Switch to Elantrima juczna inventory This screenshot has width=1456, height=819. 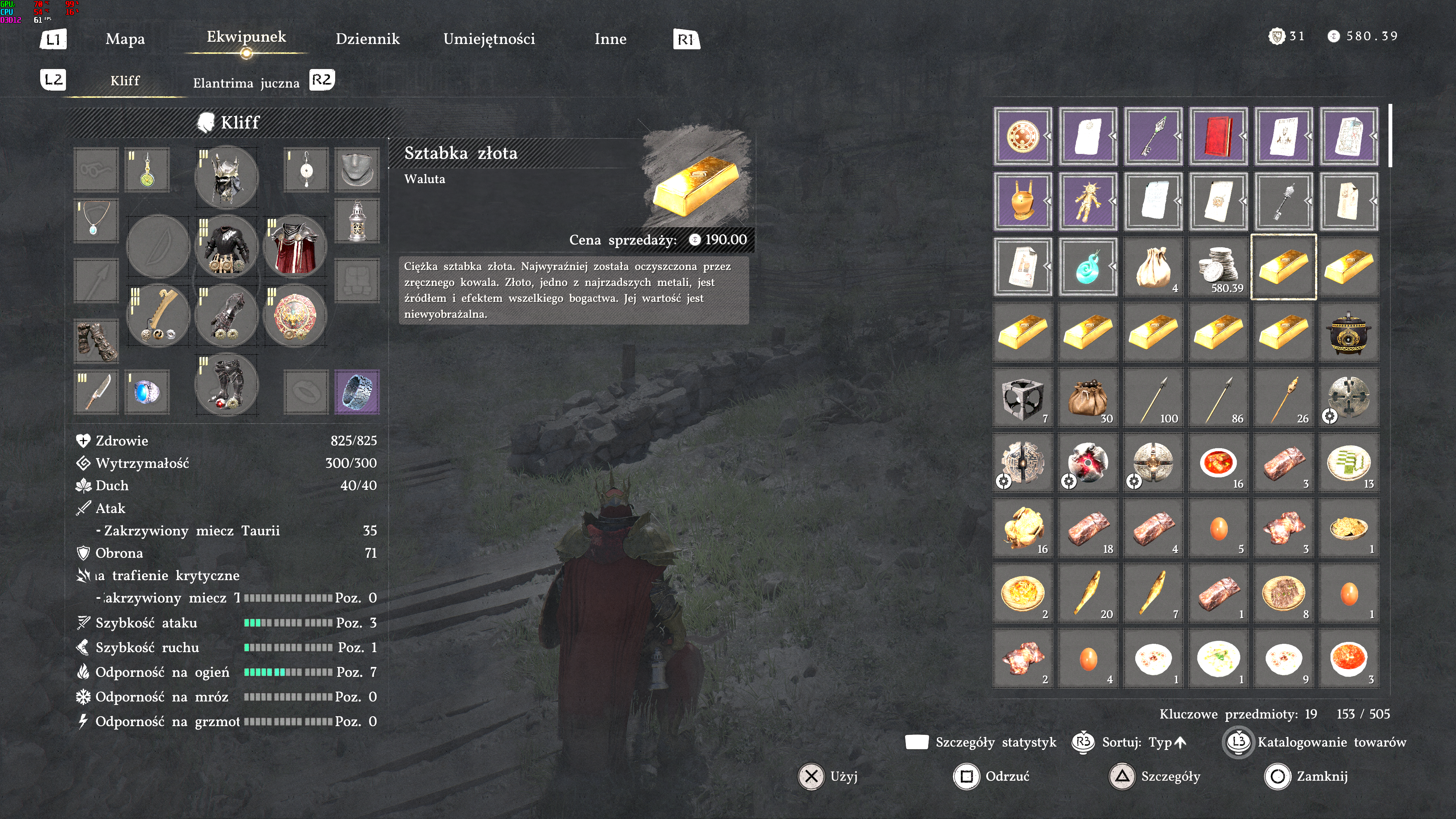246,83
